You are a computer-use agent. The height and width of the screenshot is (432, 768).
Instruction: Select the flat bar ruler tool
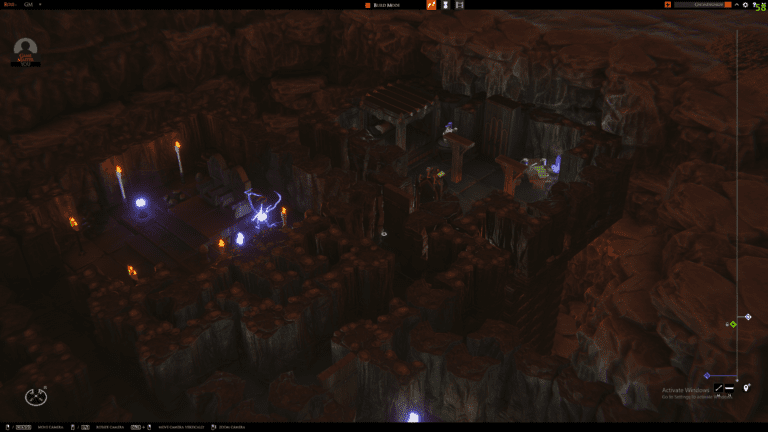(x=730, y=387)
